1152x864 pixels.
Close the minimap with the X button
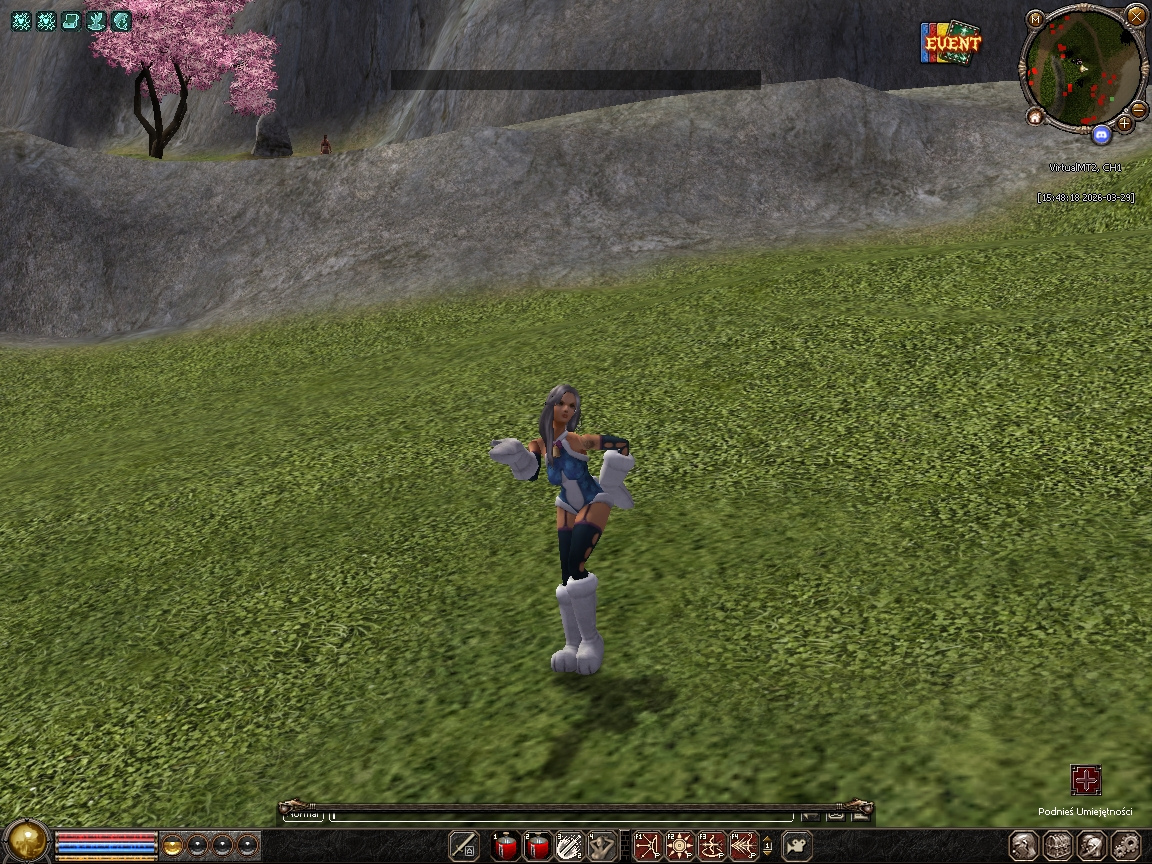coord(1136,16)
